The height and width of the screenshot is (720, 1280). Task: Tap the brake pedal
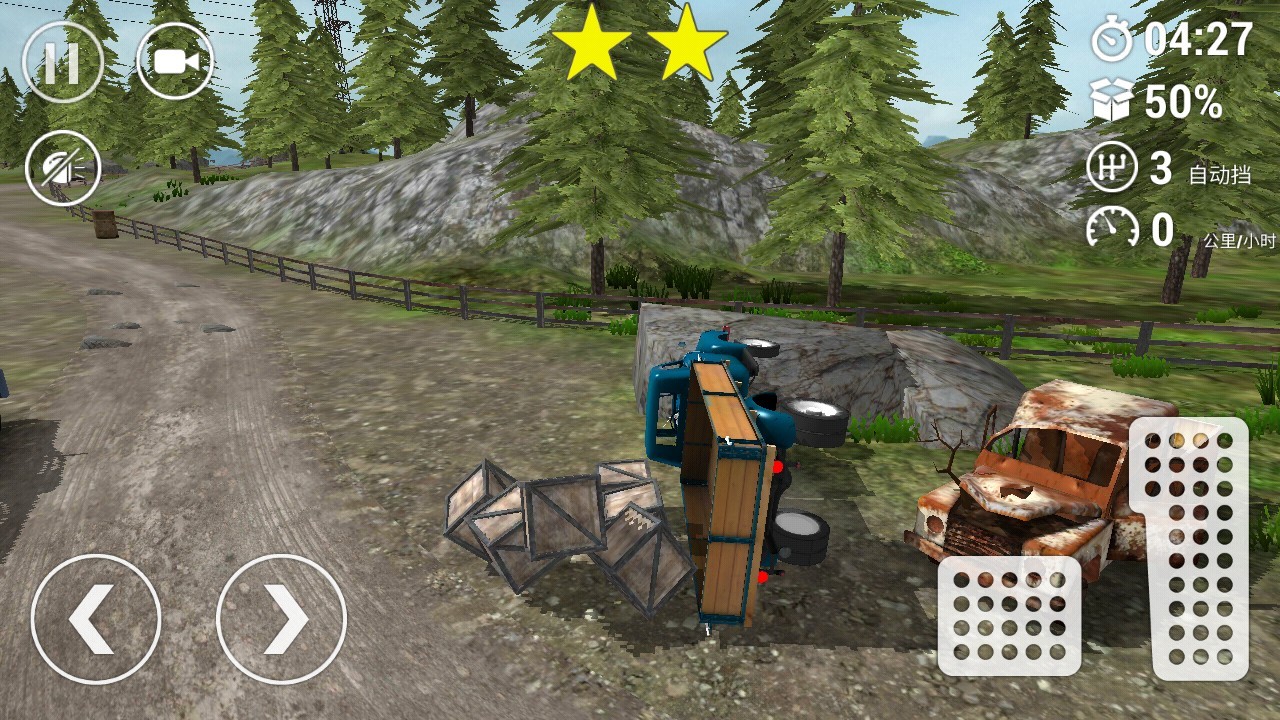pos(1009,615)
